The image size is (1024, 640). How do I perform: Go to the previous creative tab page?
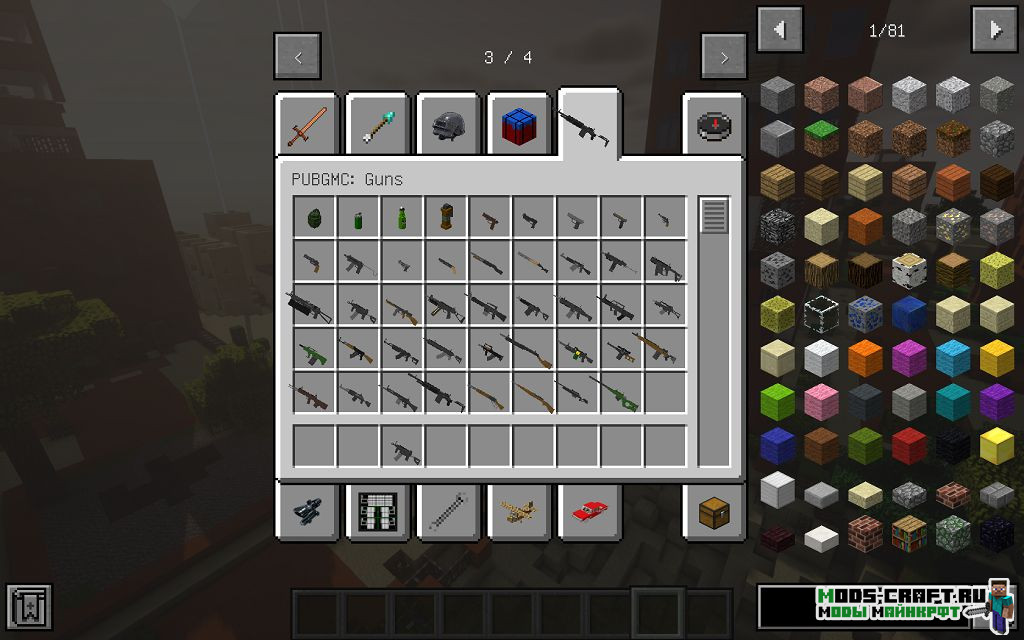point(297,57)
